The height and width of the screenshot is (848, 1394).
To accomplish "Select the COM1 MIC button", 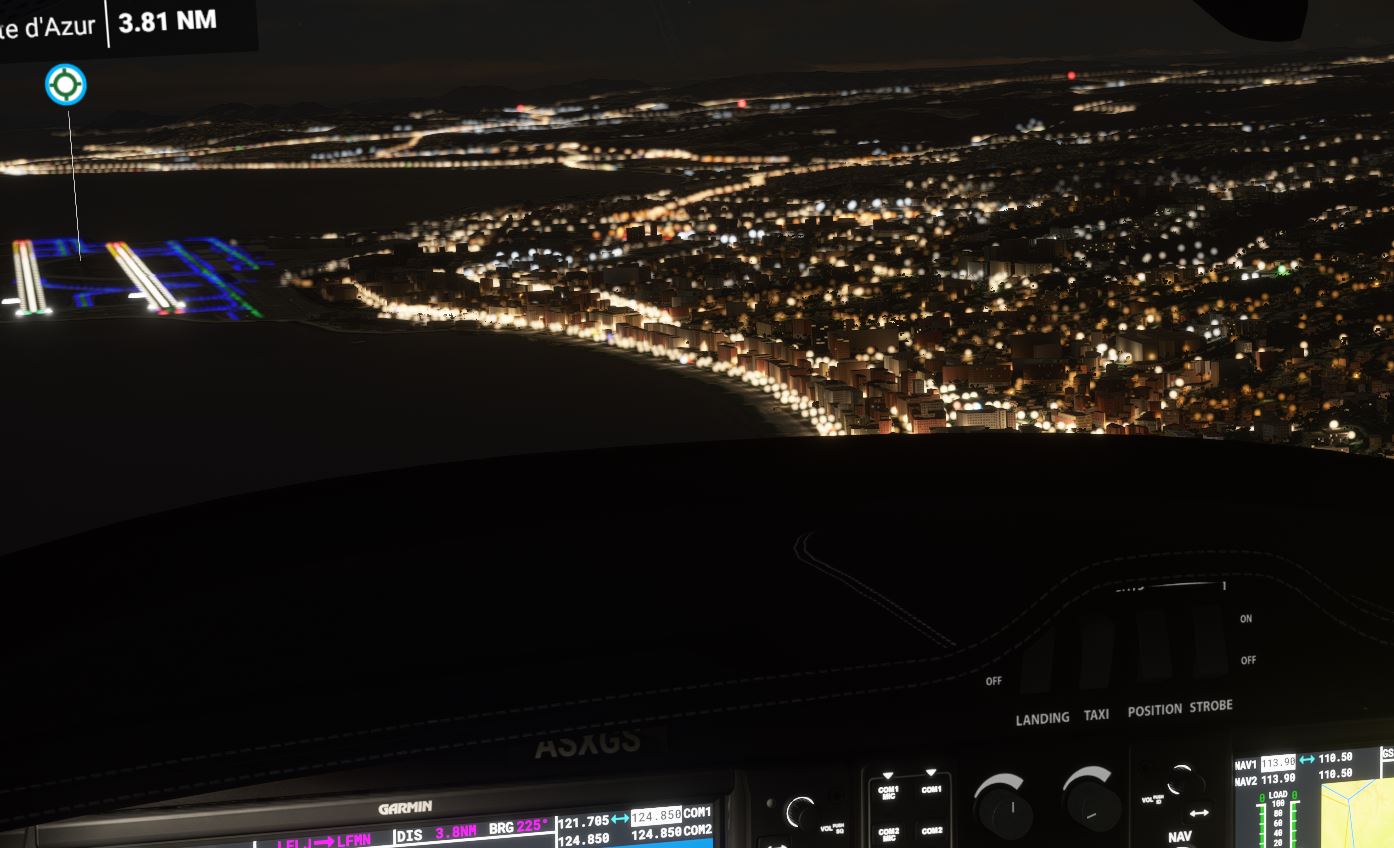I will 887,790.
